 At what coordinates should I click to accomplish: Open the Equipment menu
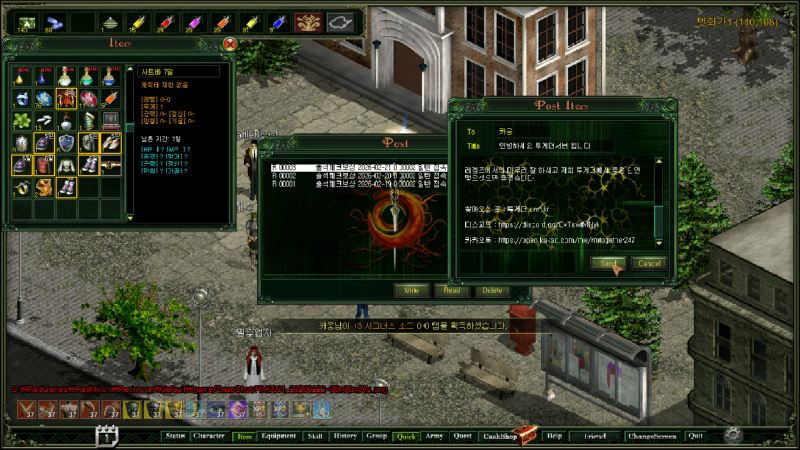pos(278,436)
